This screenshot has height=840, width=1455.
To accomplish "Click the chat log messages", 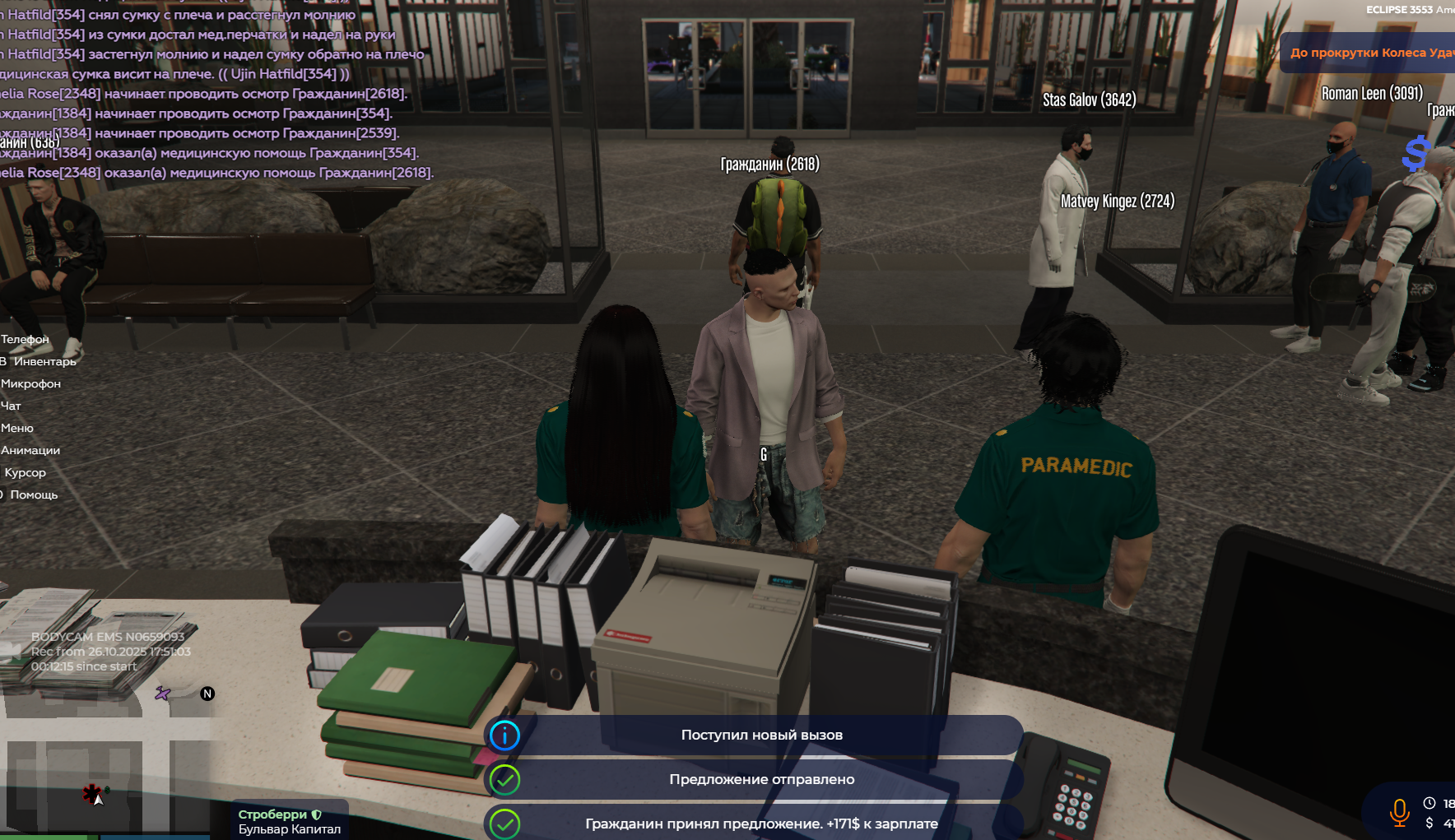I will click(x=214, y=93).
